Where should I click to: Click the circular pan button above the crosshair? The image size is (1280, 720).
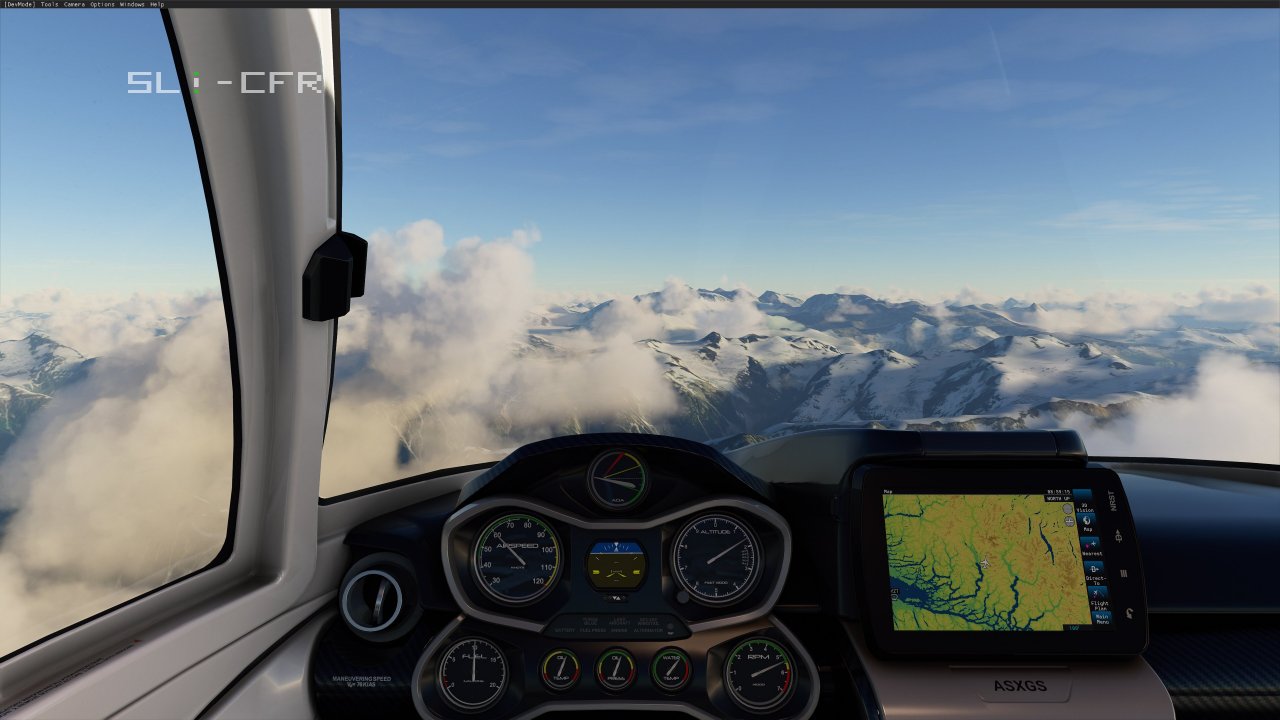click(x=1066, y=510)
